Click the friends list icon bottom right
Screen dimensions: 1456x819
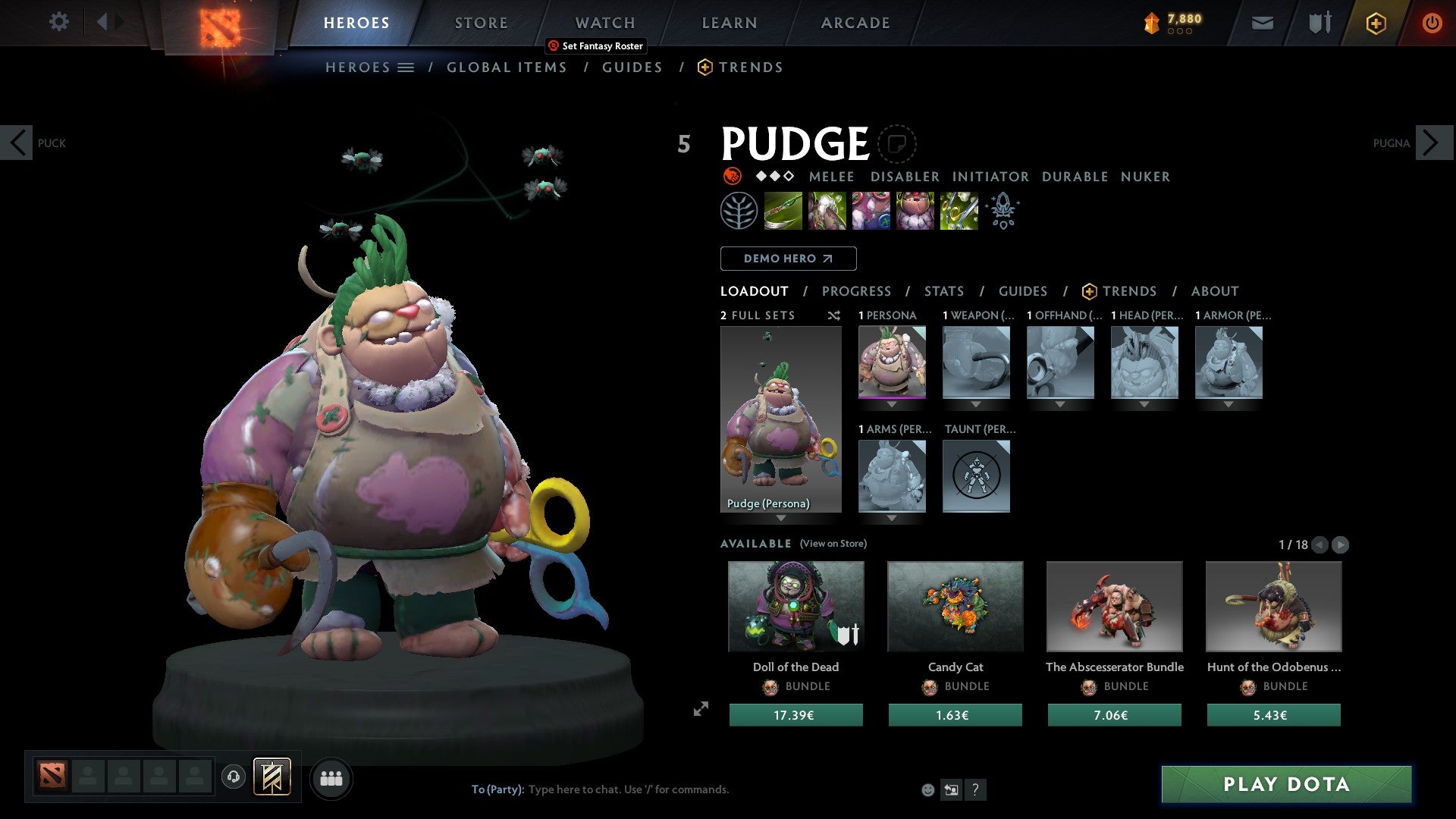[331, 778]
